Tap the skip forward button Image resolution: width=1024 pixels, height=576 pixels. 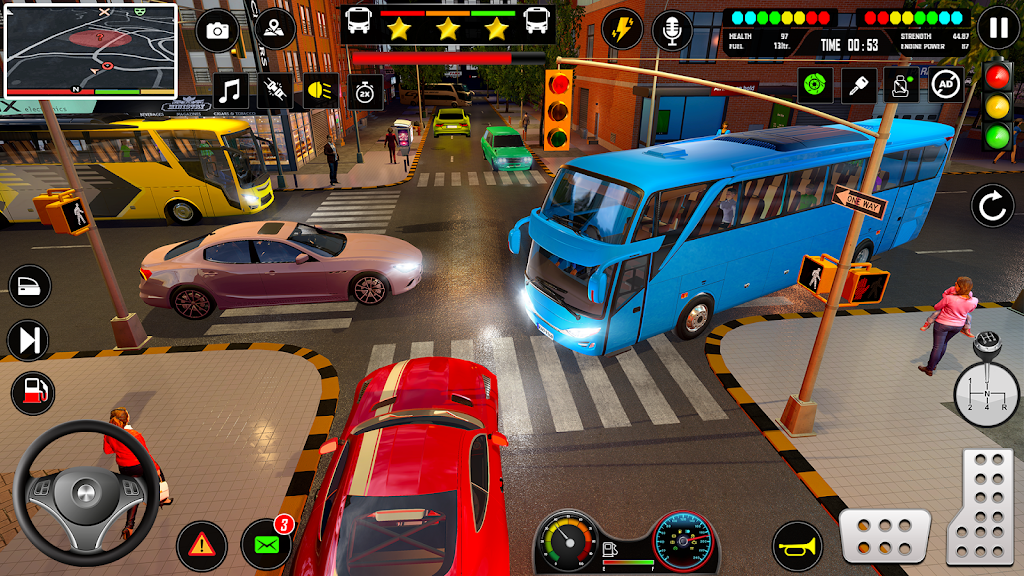click(29, 340)
